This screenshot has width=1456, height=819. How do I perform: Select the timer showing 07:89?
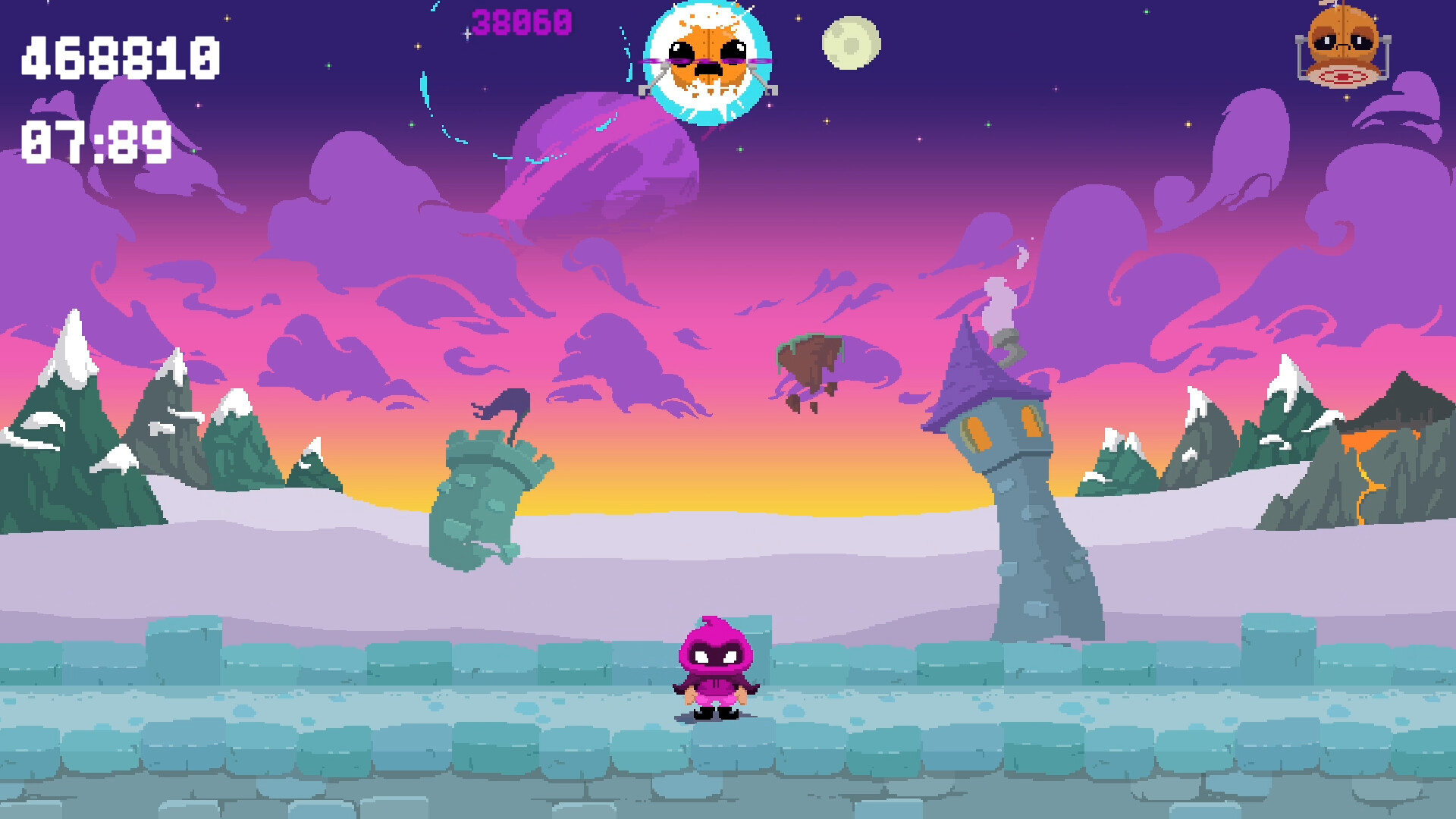tap(96, 140)
